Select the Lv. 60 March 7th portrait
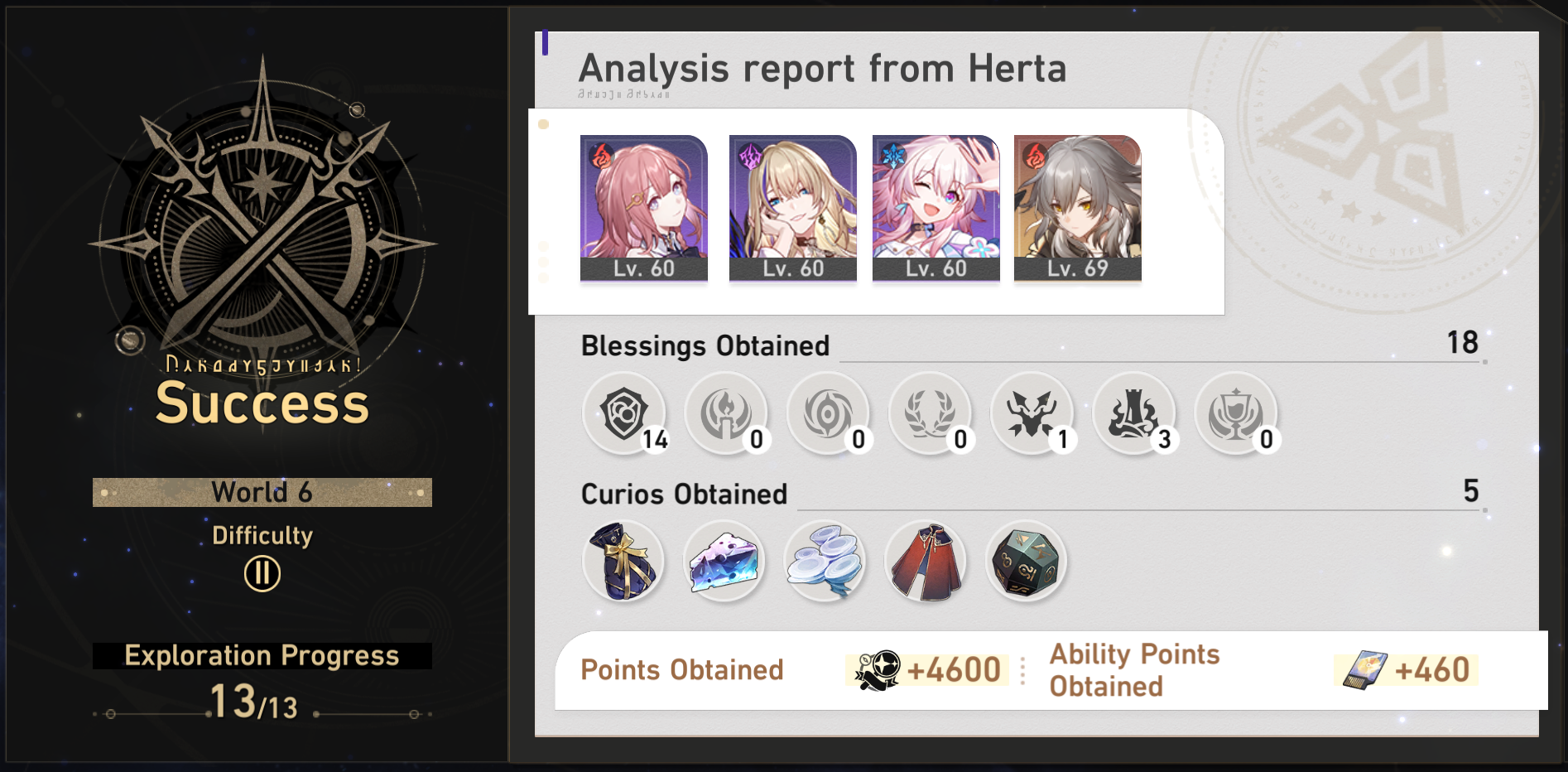This screenshot has width=1568, height=772. tap(936, 205)
